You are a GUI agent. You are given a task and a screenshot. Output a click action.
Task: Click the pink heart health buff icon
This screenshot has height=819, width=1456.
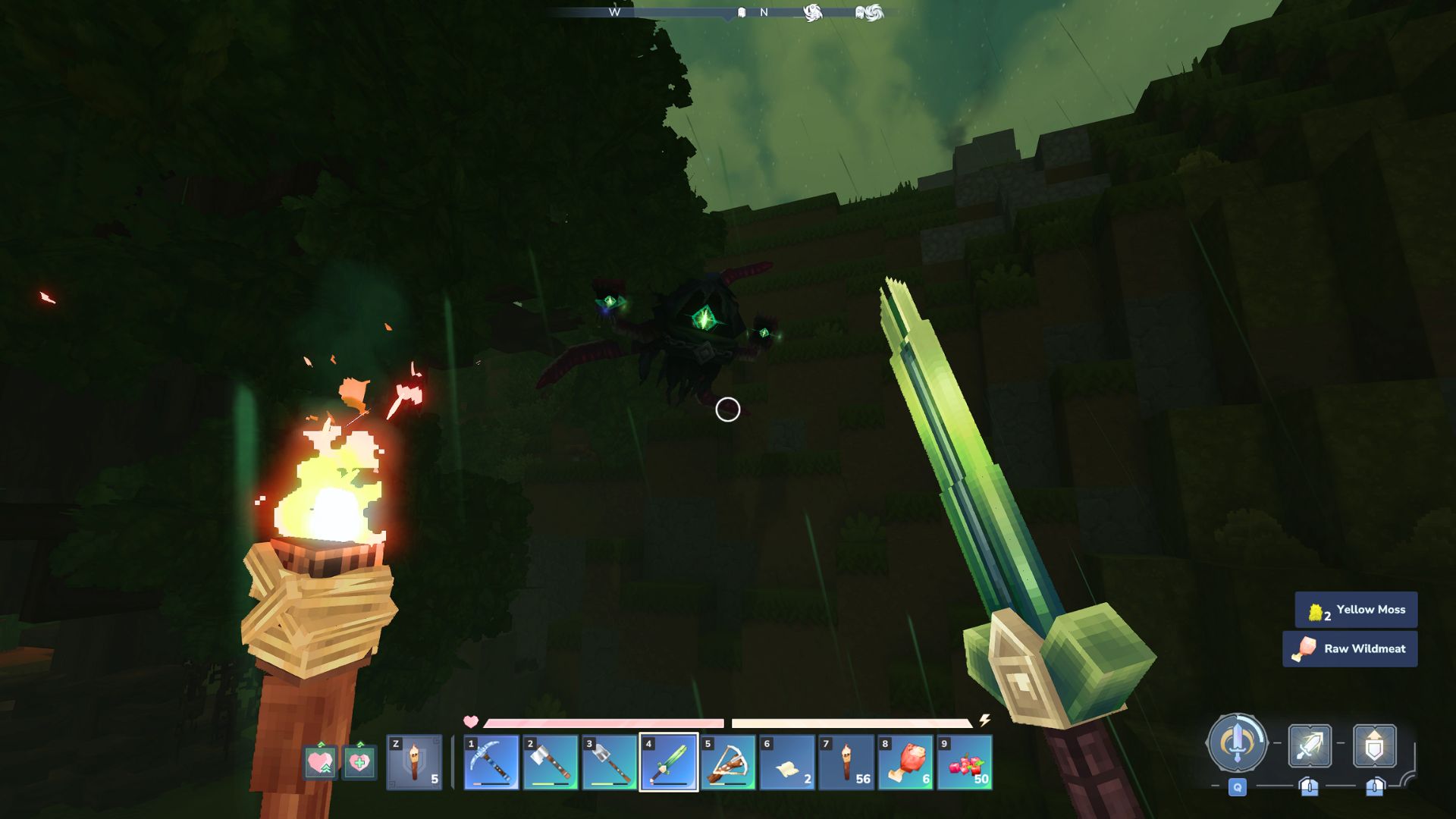tap(319, 762)
